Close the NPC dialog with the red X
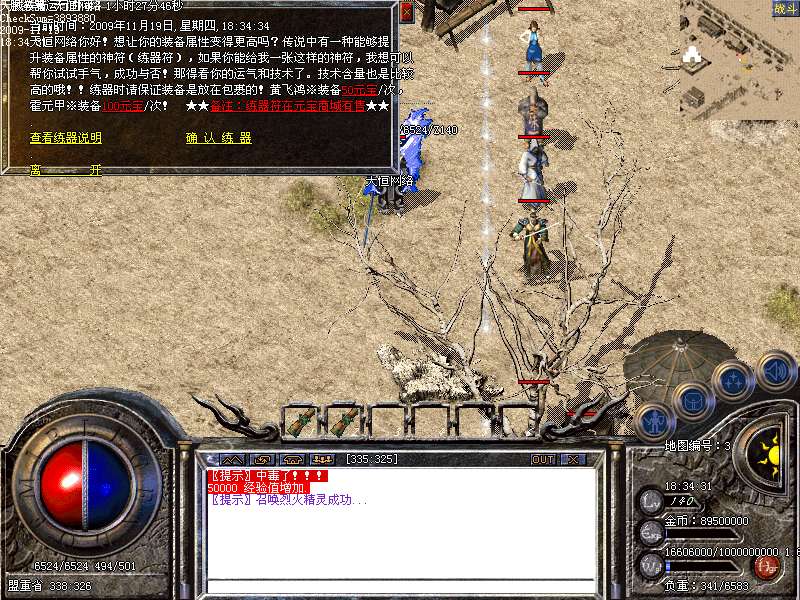Image resolution: width=800 pixels, height=600 pixels. click(405, 12)
